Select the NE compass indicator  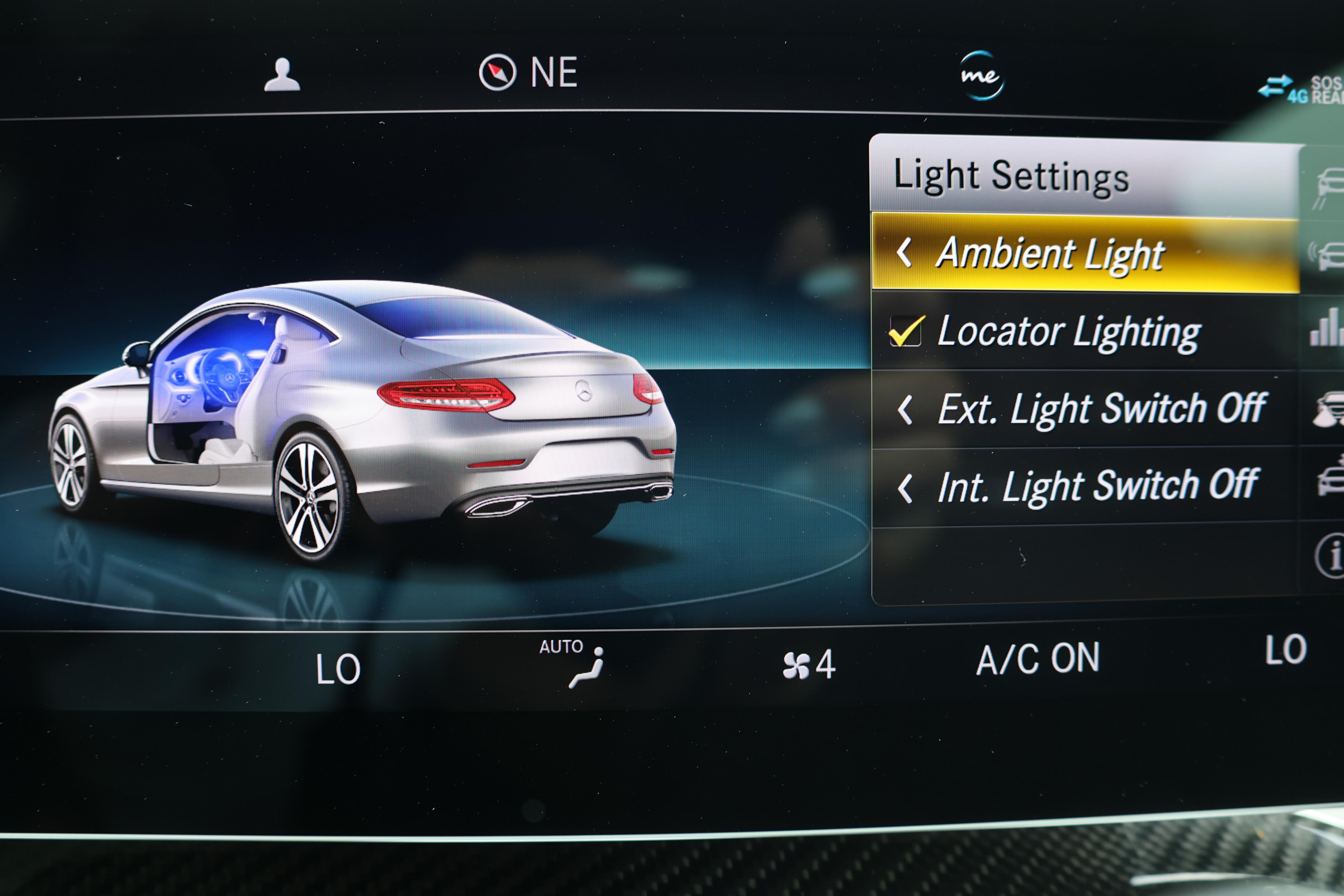[x=529, y=73]
